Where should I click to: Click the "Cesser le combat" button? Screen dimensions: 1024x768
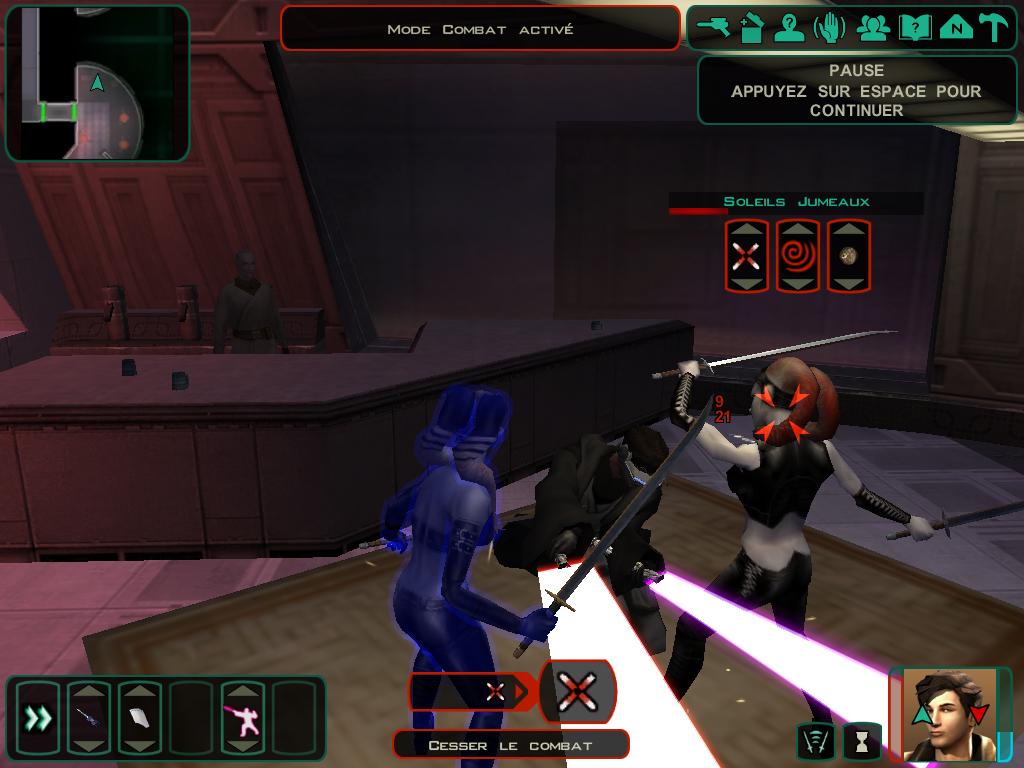click(x=510, y=745)
